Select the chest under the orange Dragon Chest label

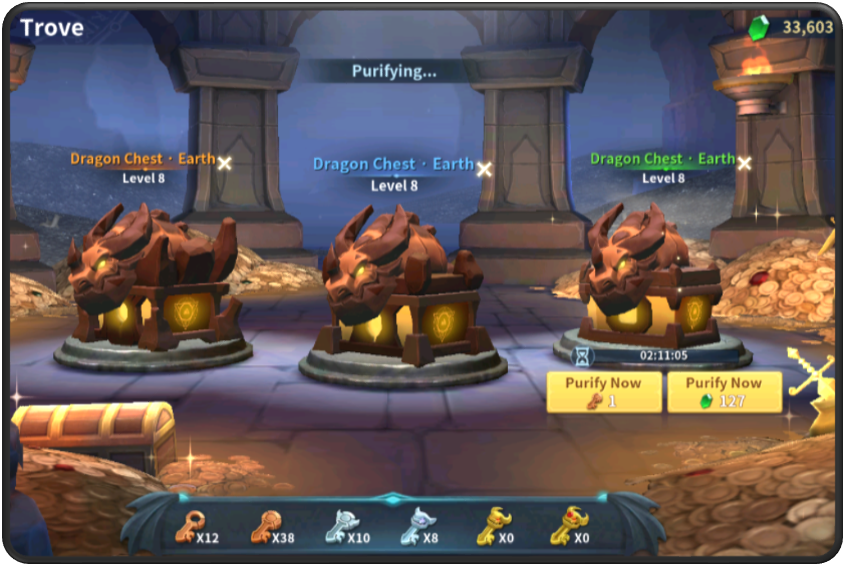click(x=155, y=285)
